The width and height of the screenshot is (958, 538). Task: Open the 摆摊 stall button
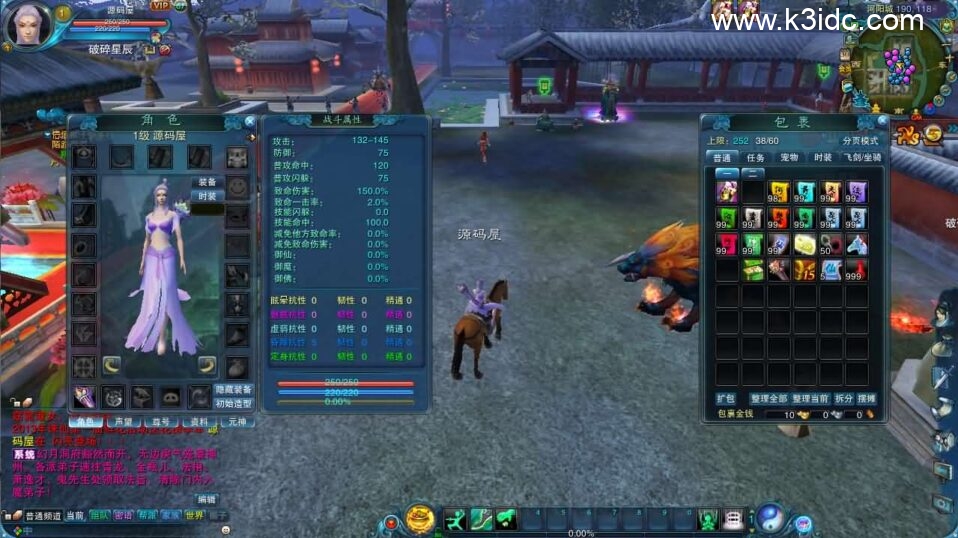pos(866,398)
